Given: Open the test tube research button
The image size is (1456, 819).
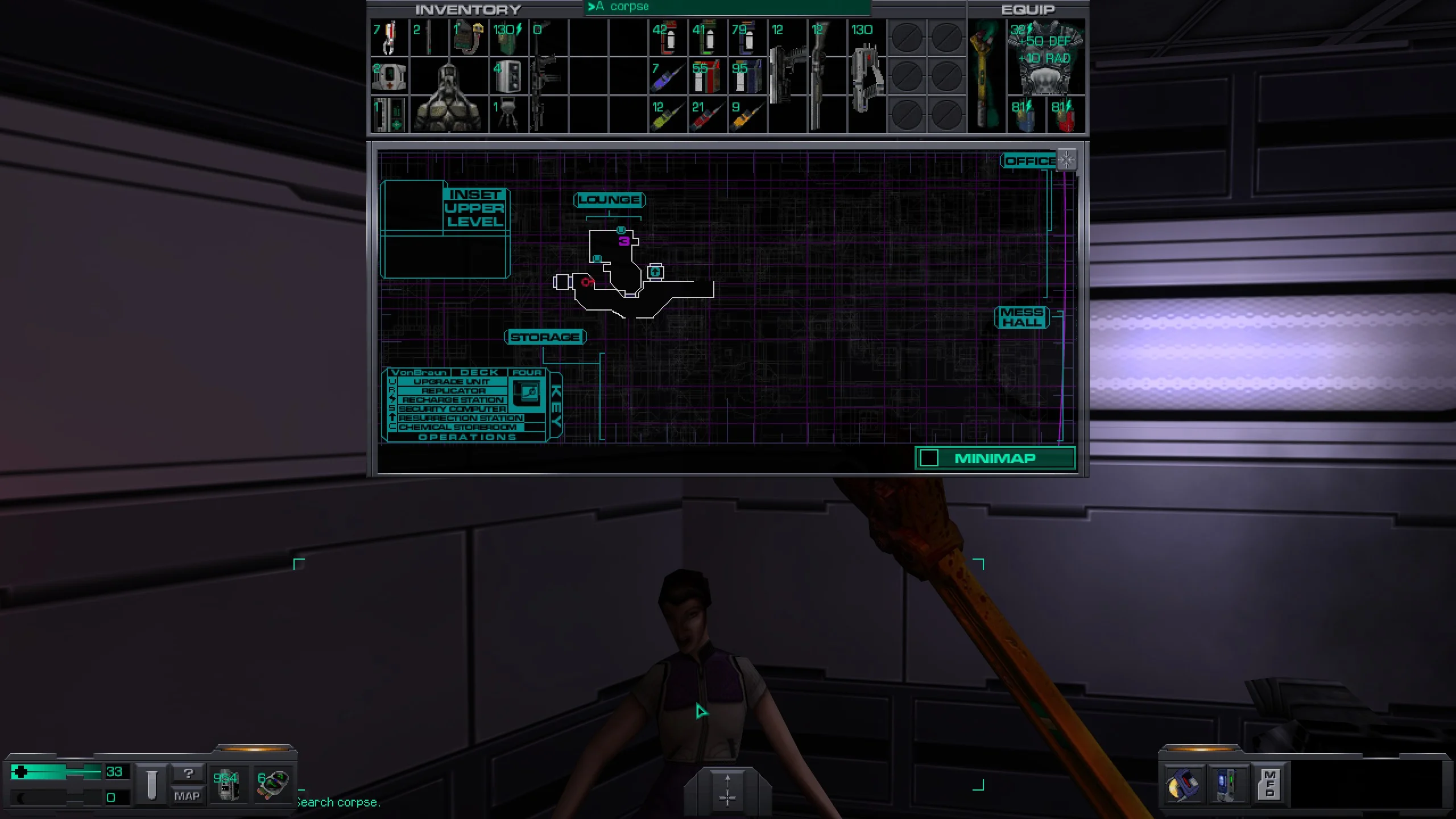Looking at the screenshot, I should (x=151, y=784).
